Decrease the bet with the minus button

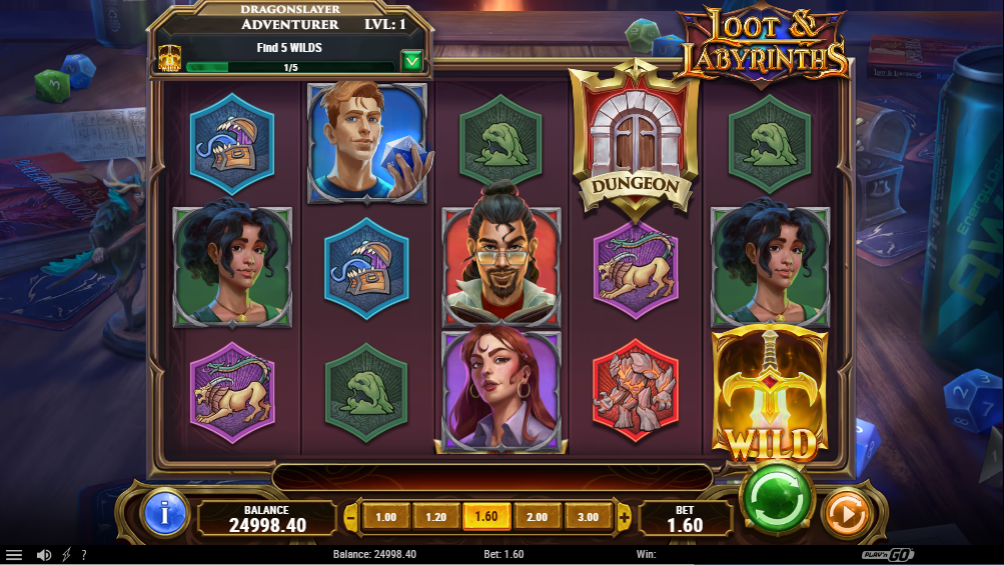(351, 518)
